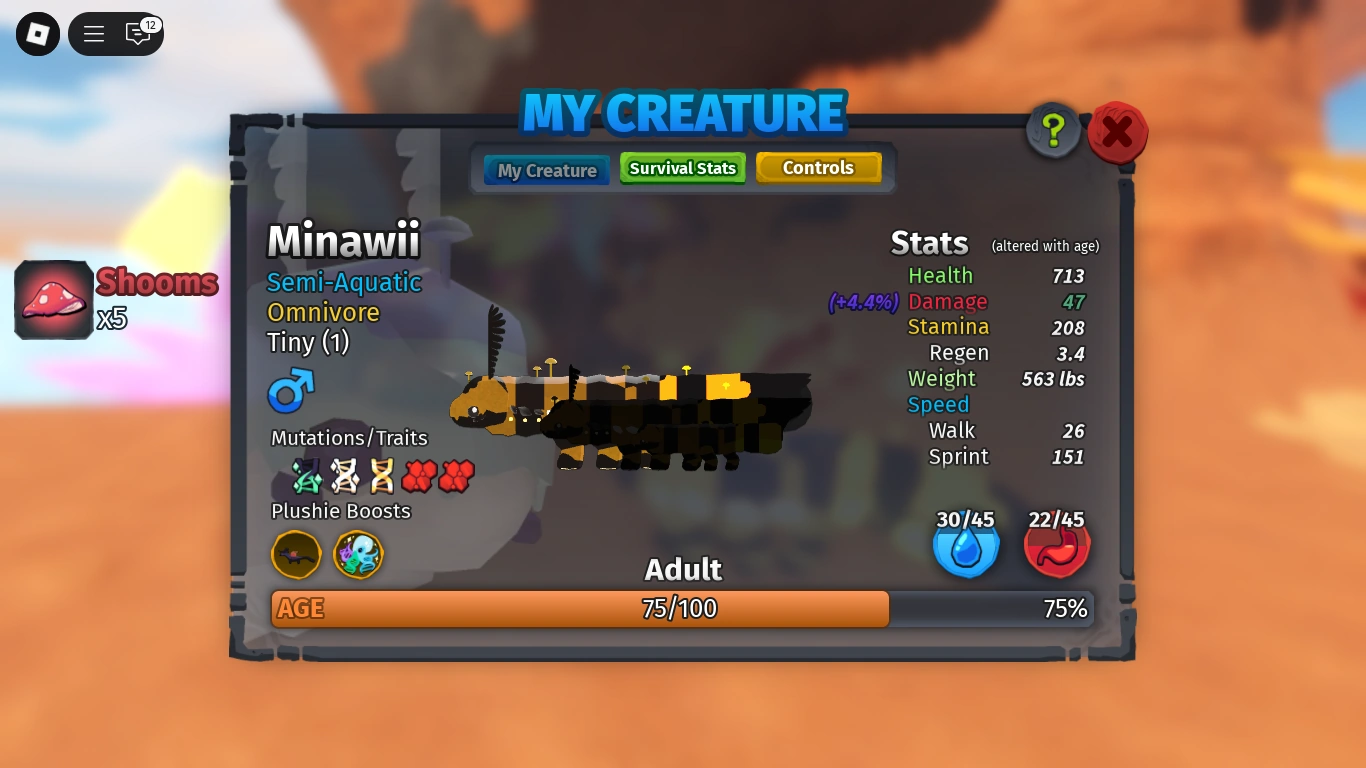Click the orange AGE progress bar
Viewport: 1366px width, 768px height.
580,608
